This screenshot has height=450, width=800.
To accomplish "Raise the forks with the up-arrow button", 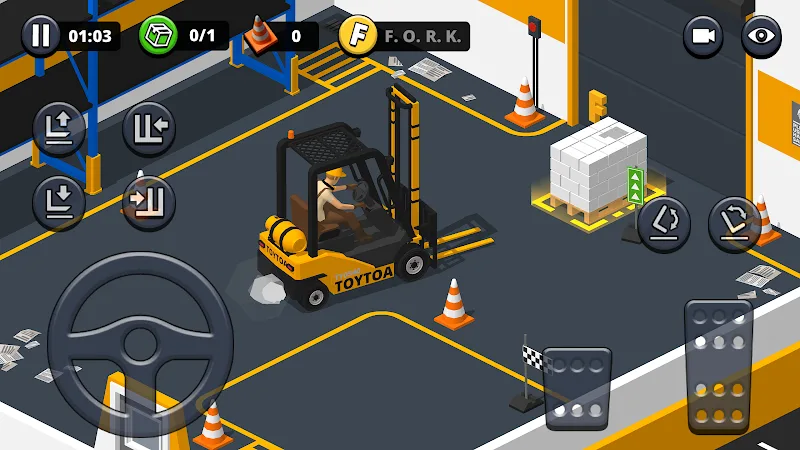I will pos(58,127).
